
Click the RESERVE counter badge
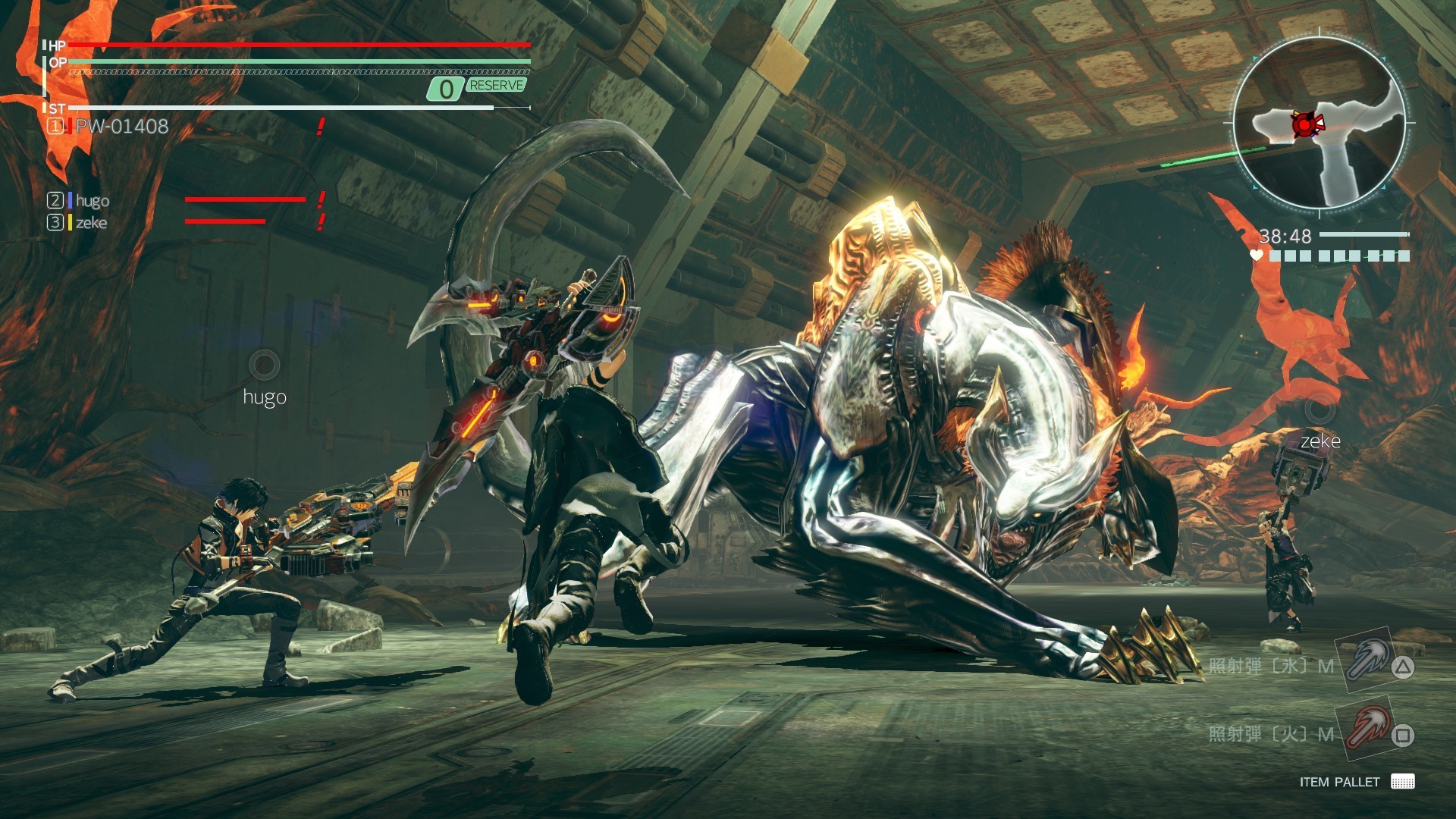coord(476,87)
